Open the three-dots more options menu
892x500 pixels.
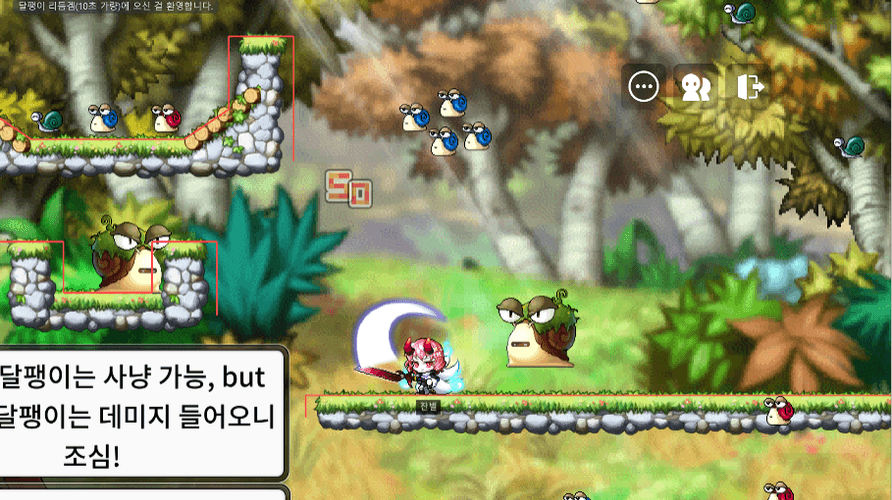coord(644,87)
